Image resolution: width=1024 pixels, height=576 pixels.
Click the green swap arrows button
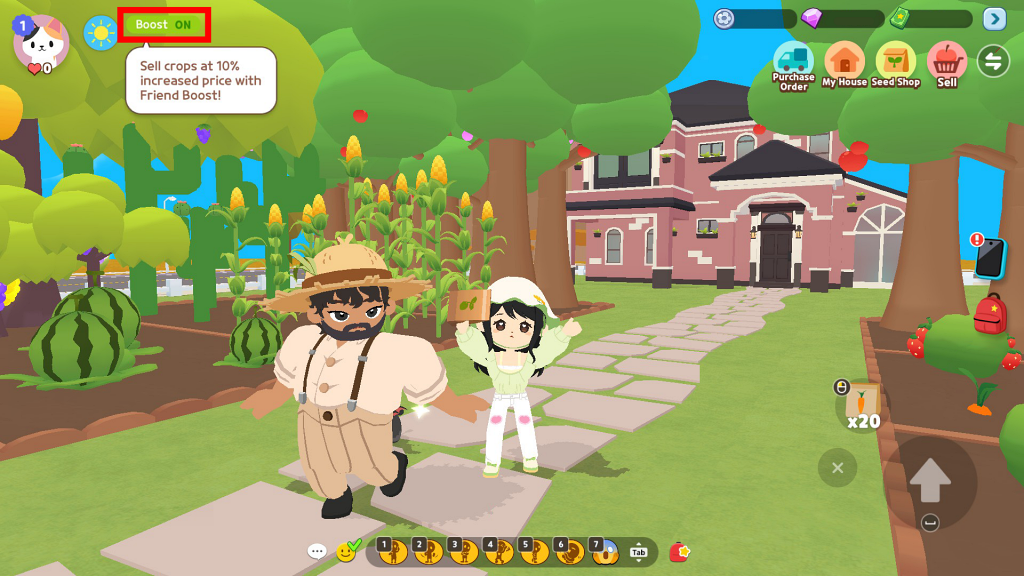[x=993, y=61]
